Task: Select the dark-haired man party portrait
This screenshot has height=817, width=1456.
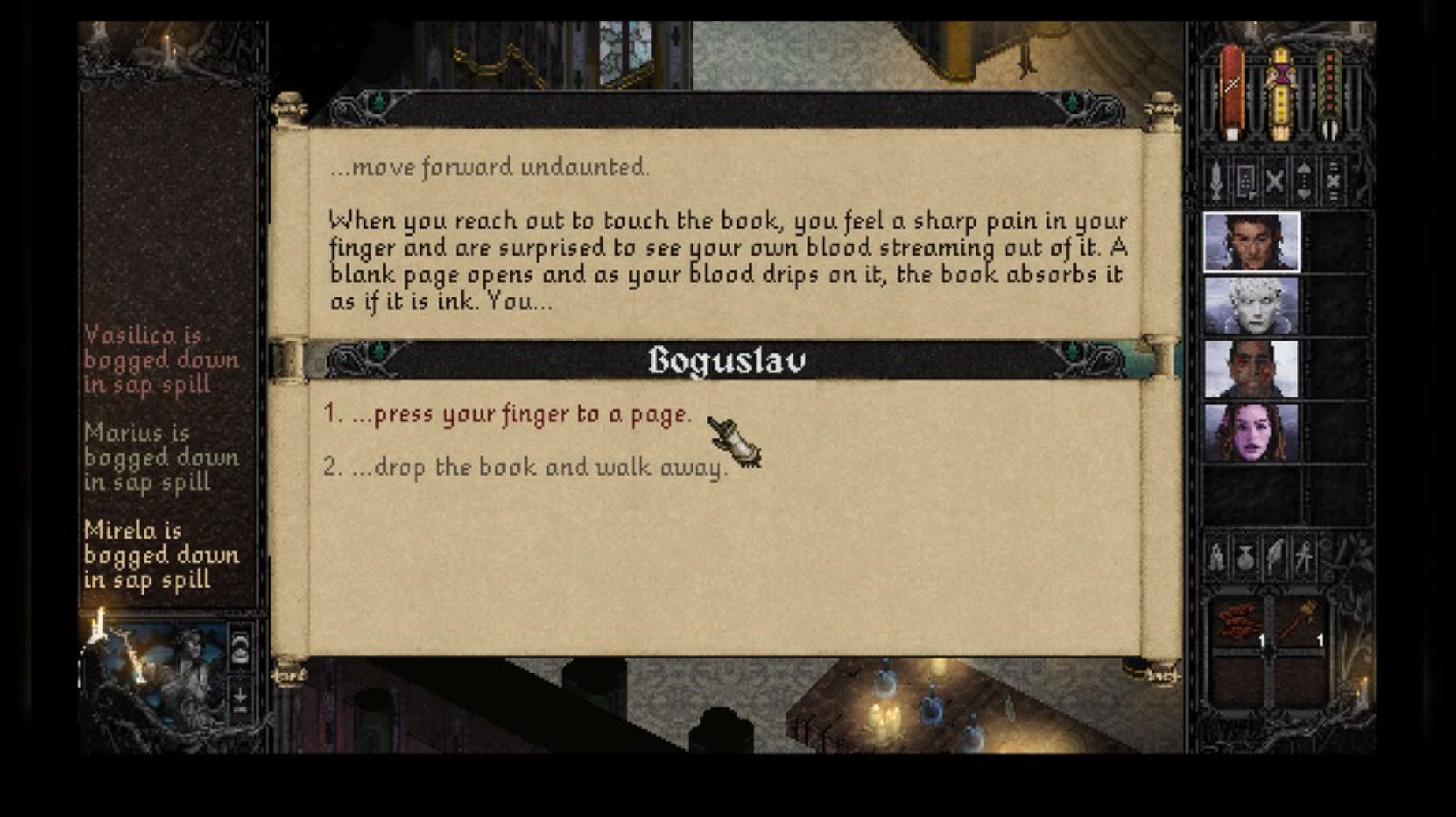Action: (1251, 243)
